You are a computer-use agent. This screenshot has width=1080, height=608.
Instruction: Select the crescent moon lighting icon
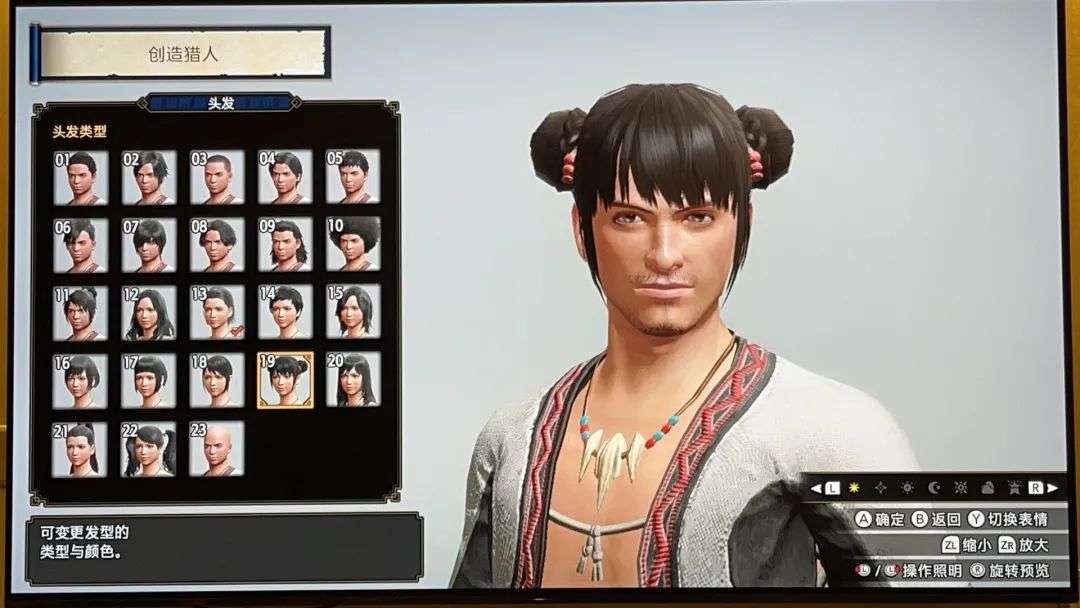[932, 488]
